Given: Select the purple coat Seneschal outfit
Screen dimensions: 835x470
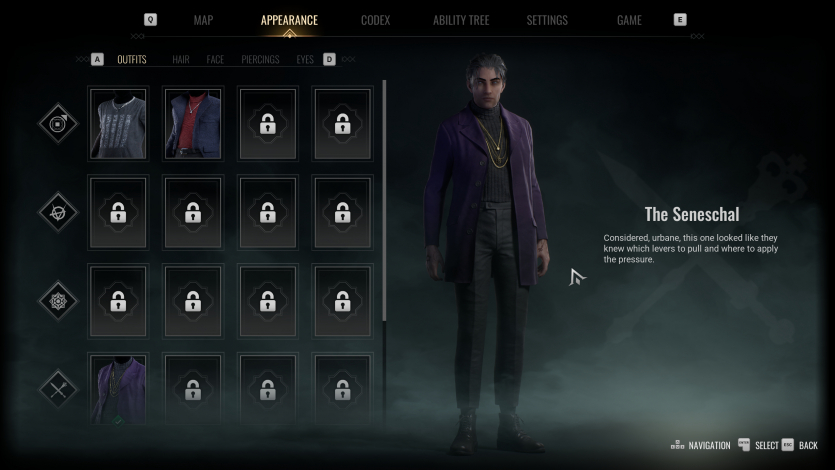Looking at the screenshot, I should point(118,388).
